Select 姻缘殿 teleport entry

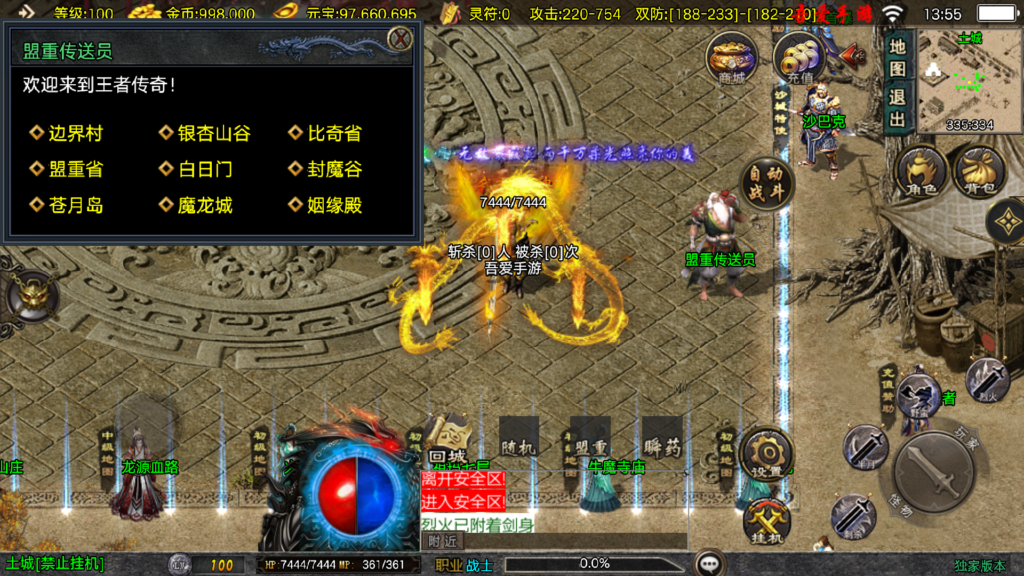click(x=333, y=205)
